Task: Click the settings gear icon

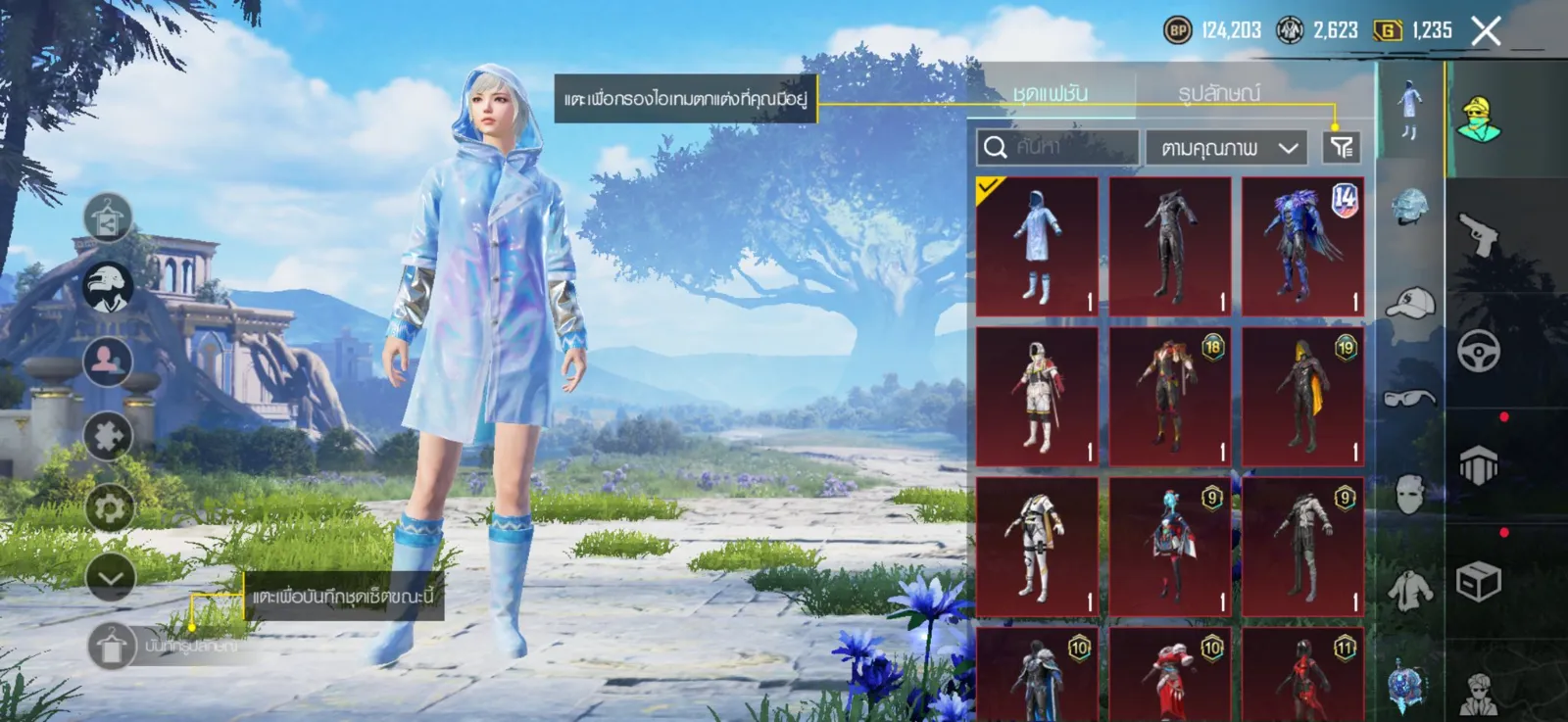Action: [109, 508]
